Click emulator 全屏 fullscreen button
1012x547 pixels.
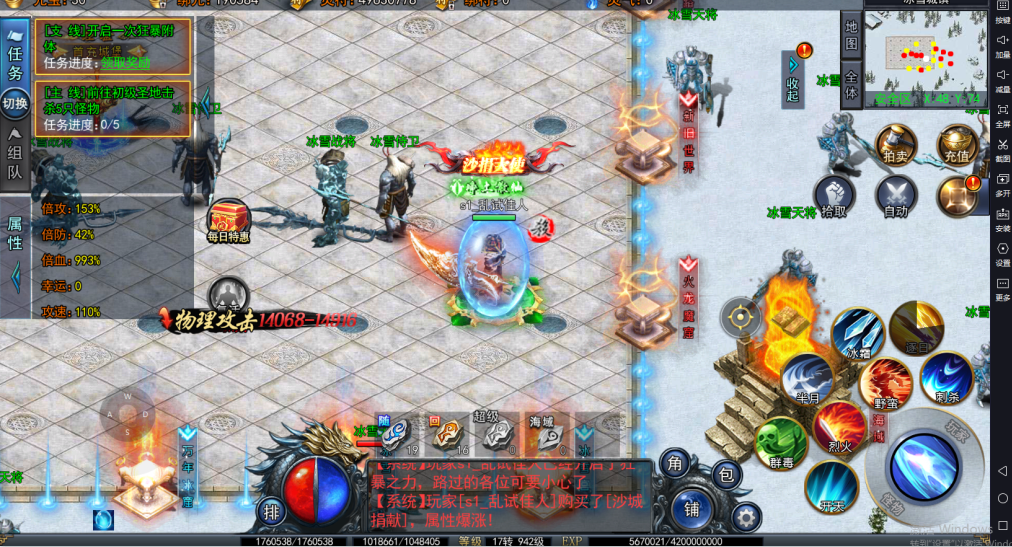(x=1002, y=116)
